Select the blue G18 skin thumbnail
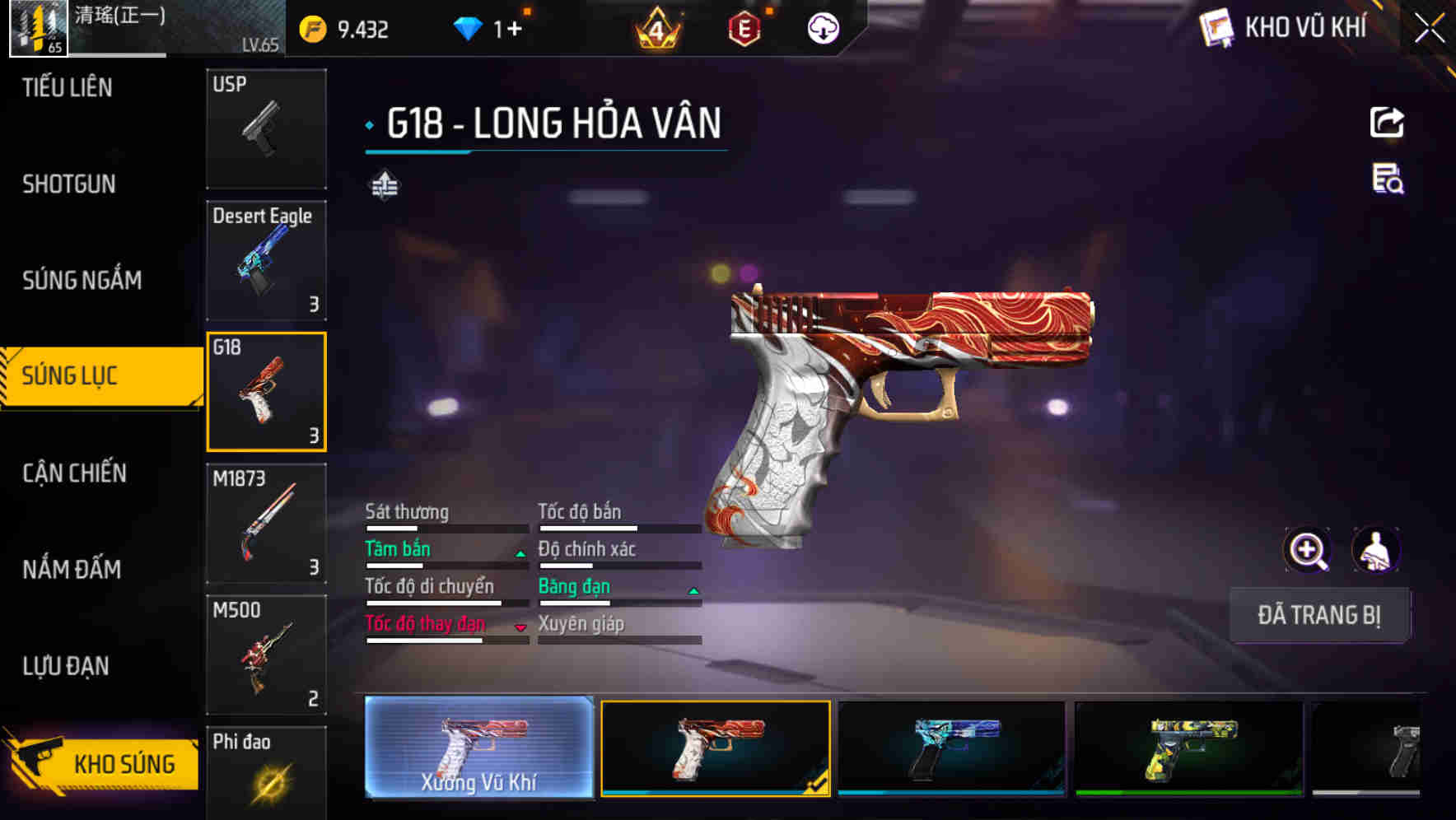 click(x=951, y=748)
